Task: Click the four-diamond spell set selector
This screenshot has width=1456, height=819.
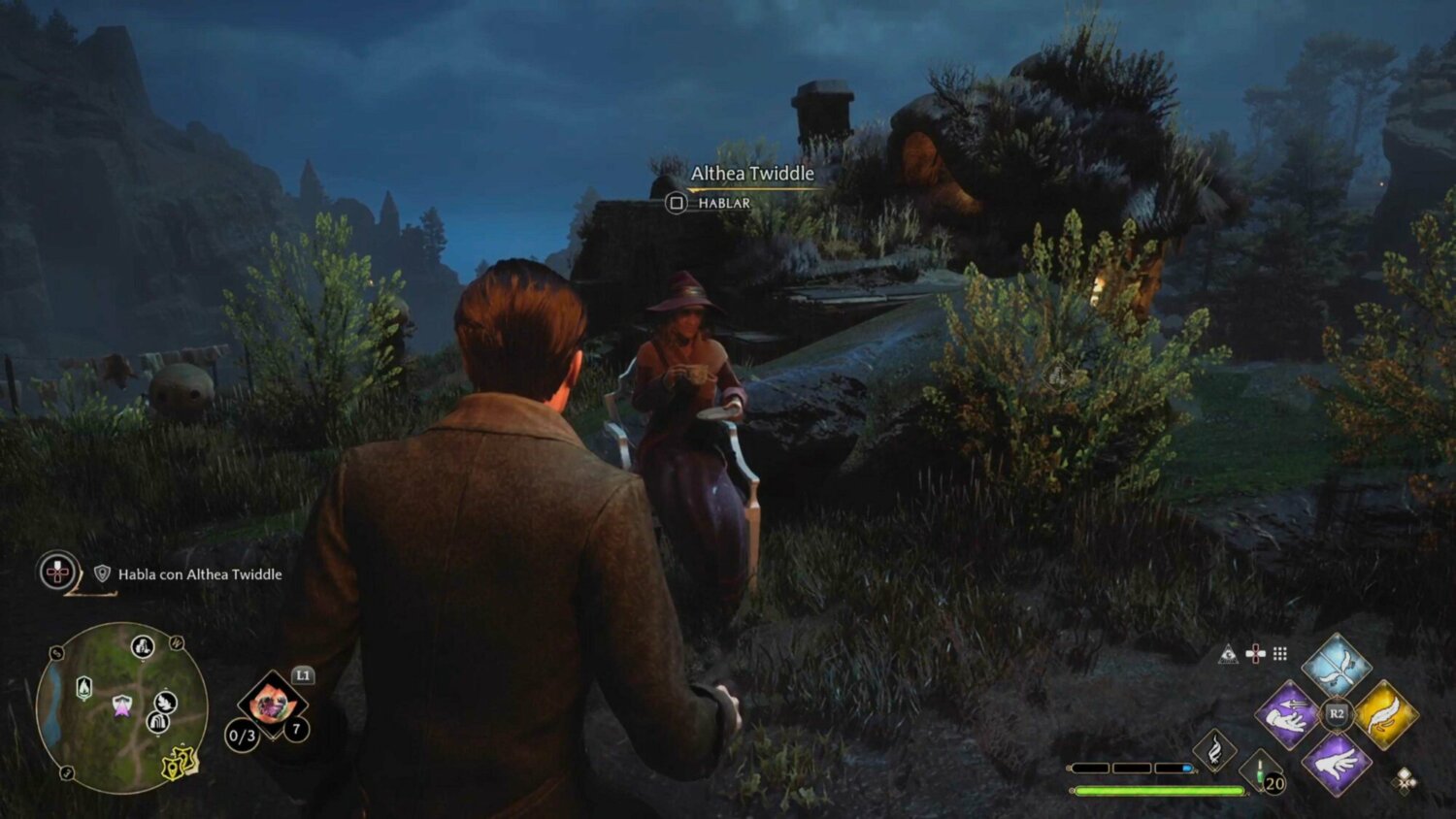Action: click(1404, 779)
